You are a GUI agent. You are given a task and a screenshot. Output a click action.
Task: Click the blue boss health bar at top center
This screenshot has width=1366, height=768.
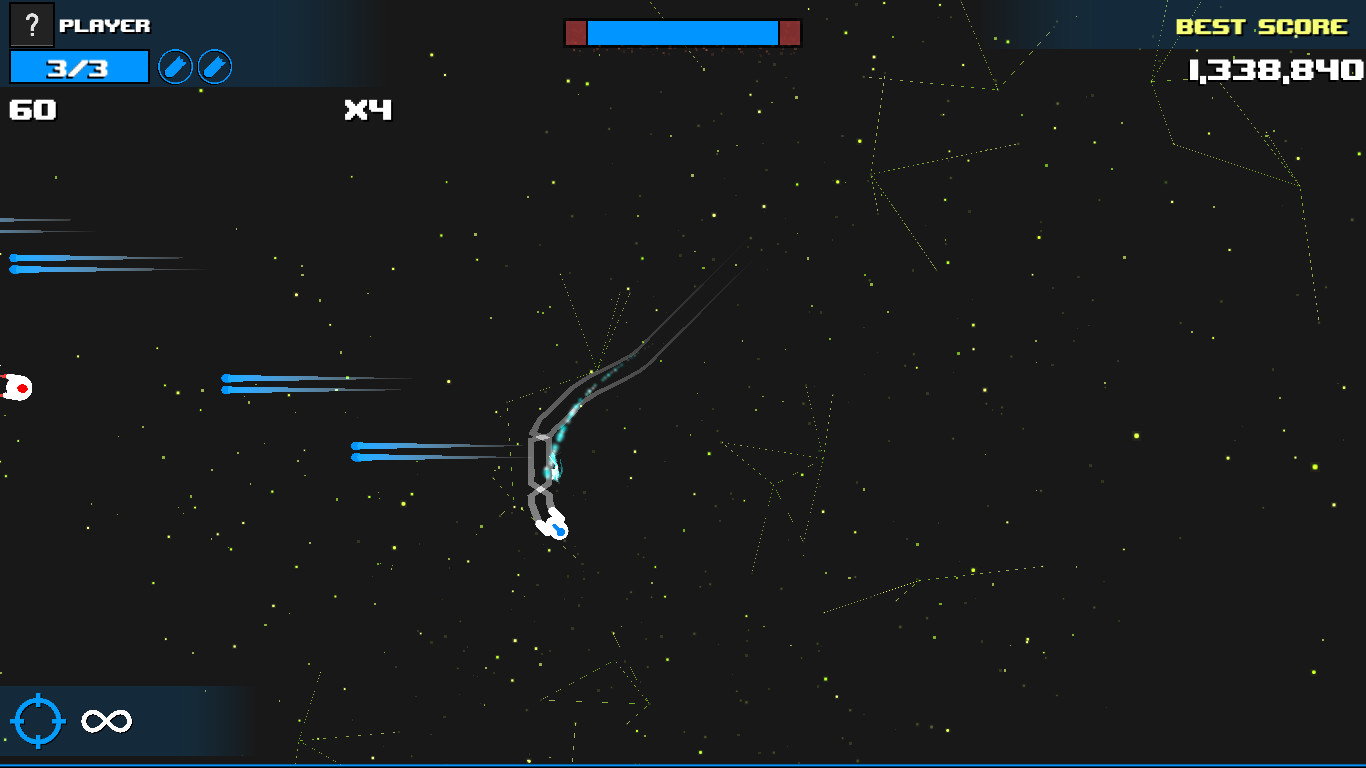click(683, 31)
